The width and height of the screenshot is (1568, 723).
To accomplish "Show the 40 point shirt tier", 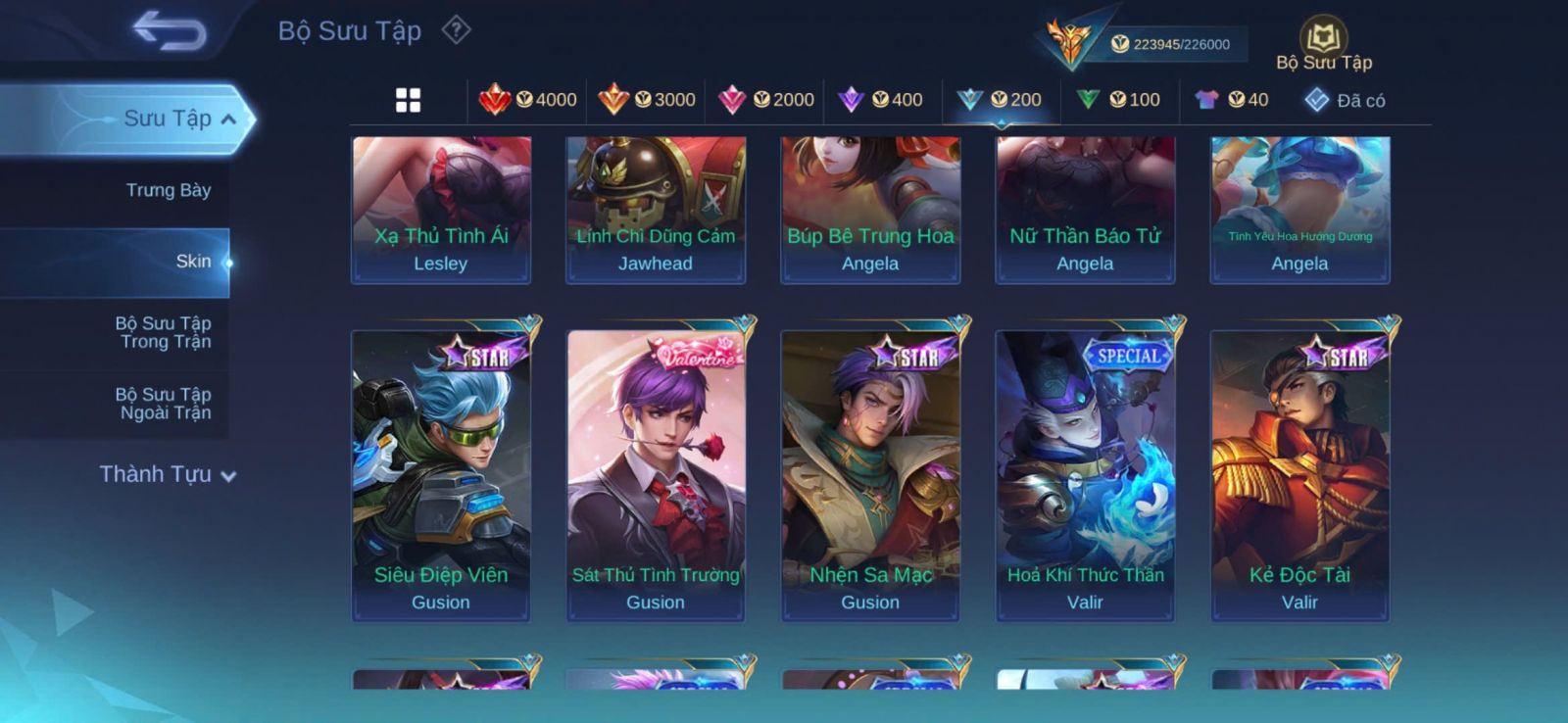I will 1232,100.
